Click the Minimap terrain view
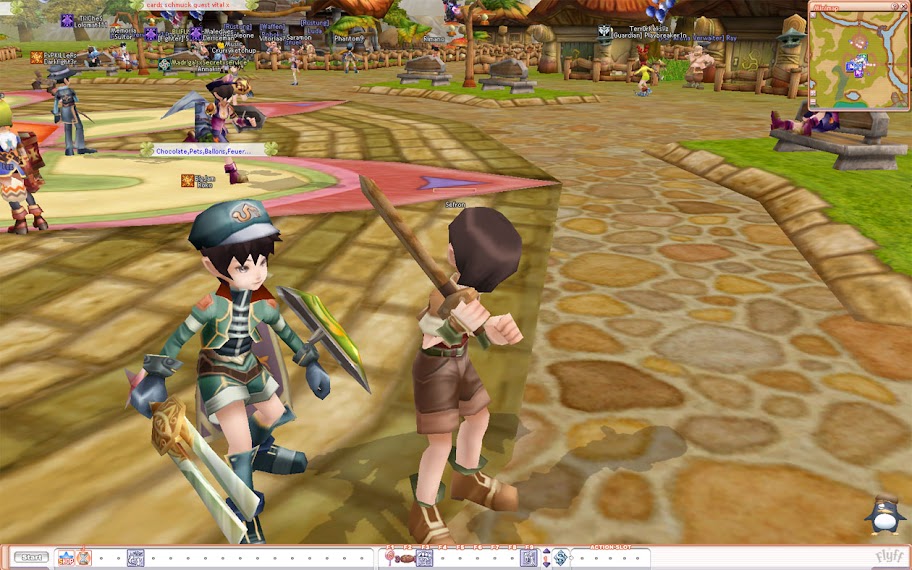This screenshot has height=570, width=912. click(x=858, y=60)
